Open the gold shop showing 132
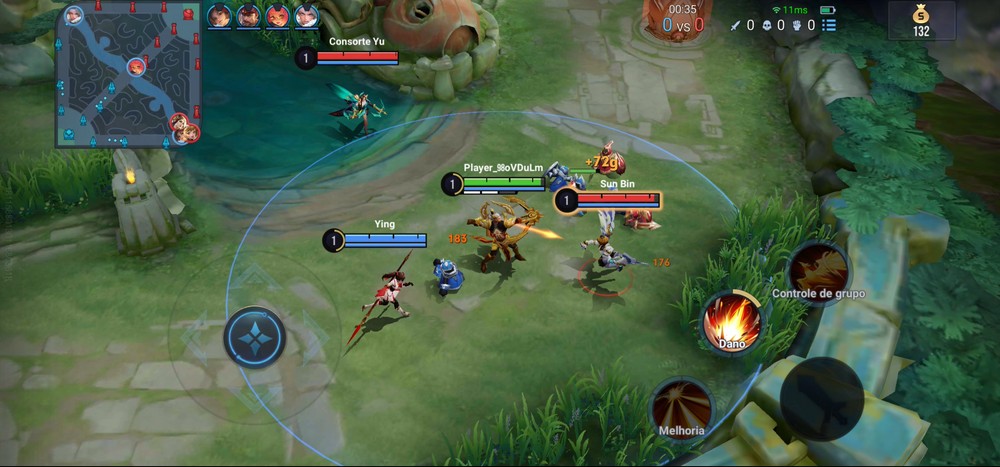The width and height of the screenshot is (1000, 467). tap(920, 20)
